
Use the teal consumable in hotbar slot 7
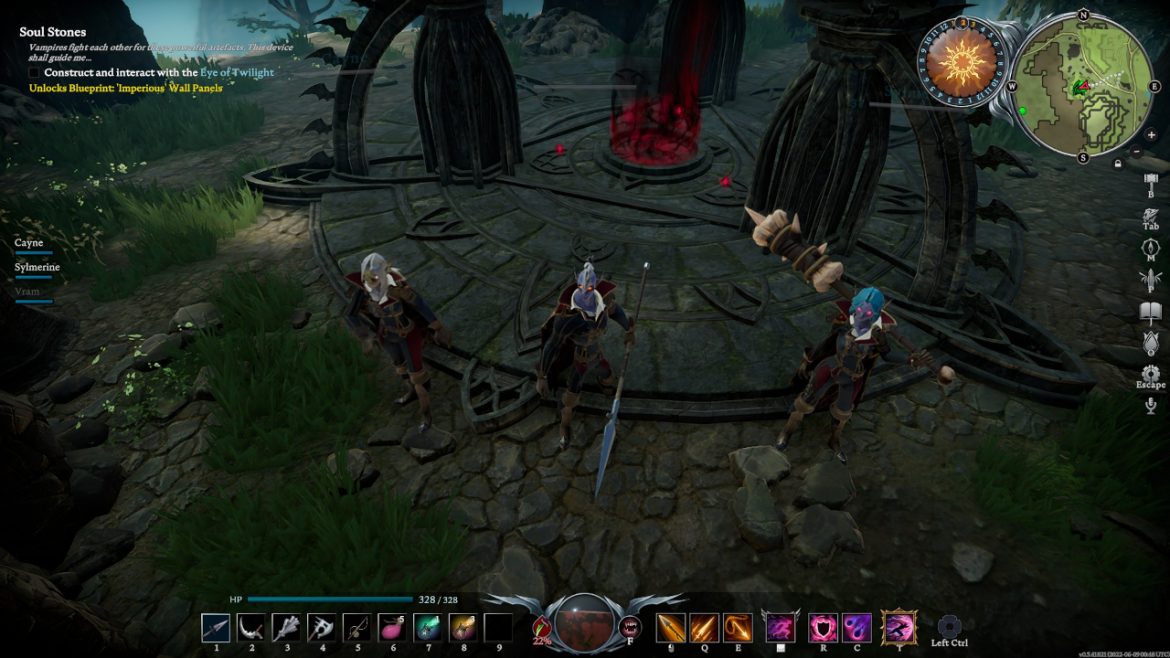click(x=427, y=627)
